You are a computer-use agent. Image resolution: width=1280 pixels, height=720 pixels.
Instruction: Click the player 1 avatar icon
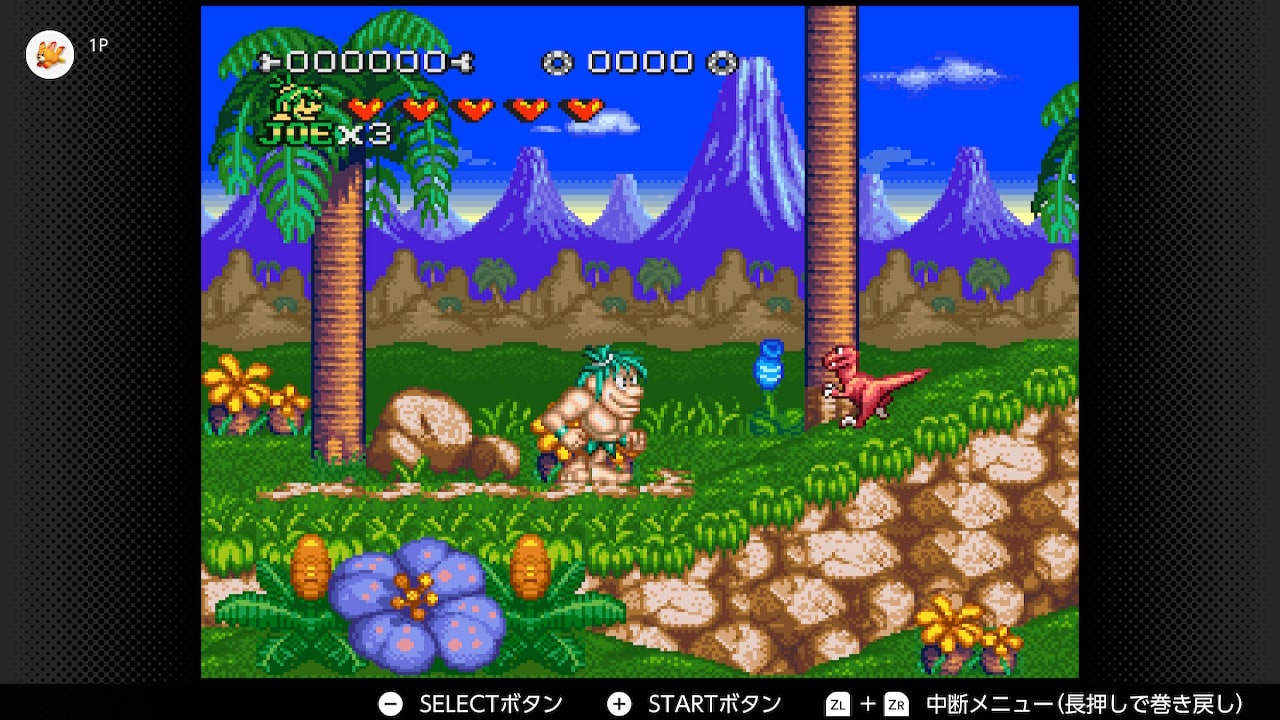coord(49,54)
